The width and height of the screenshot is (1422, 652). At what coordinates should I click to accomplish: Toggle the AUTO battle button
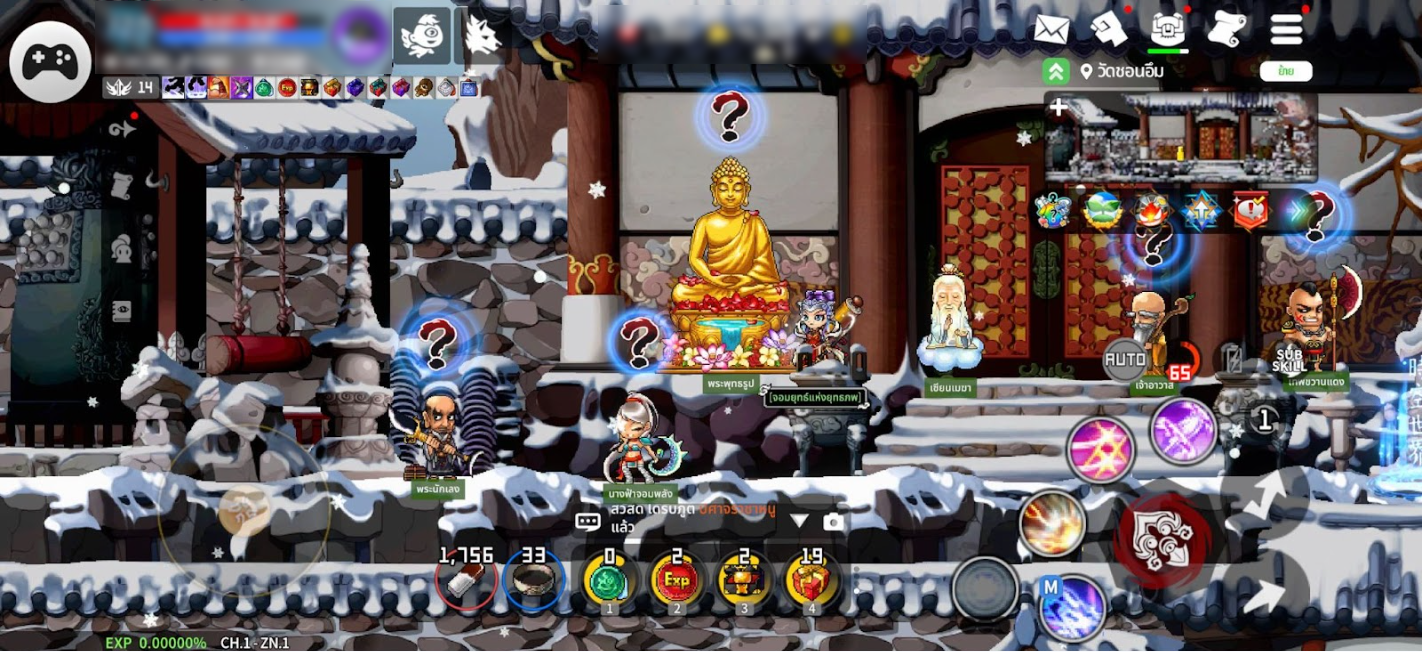[1125, 359]
